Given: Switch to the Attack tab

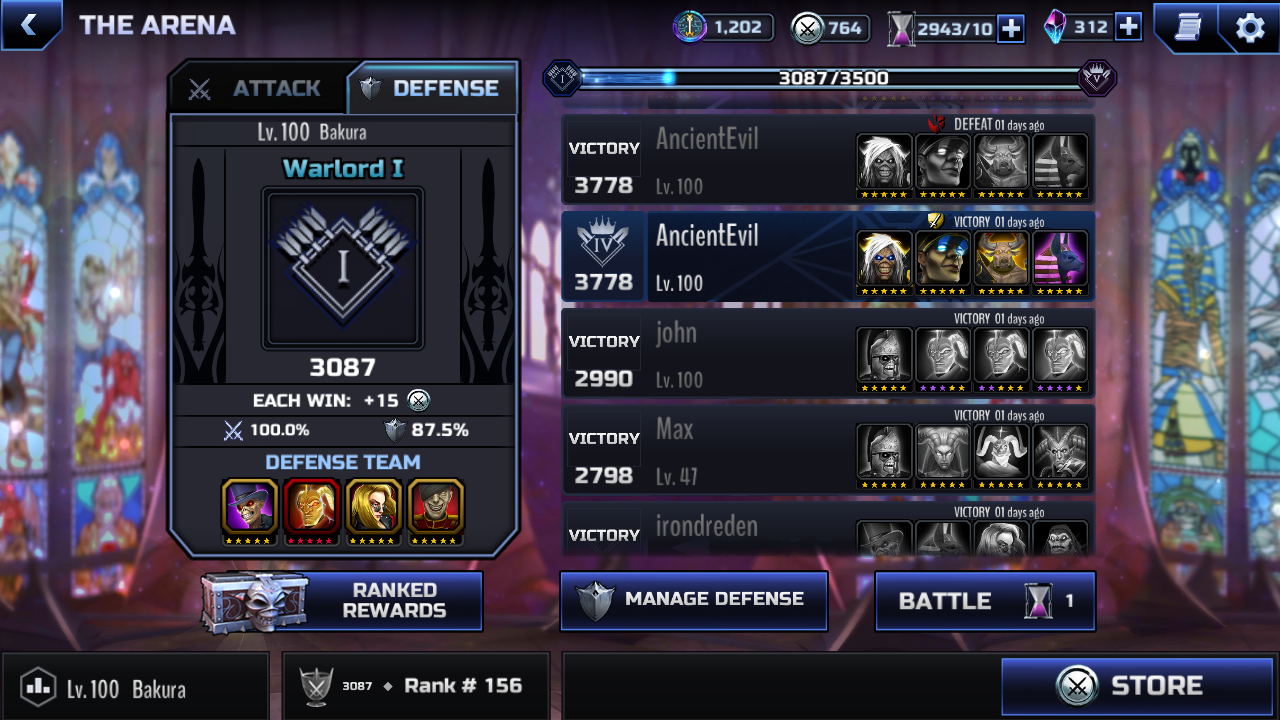Looking at the screenshot, I should click(x=258, y=89).
